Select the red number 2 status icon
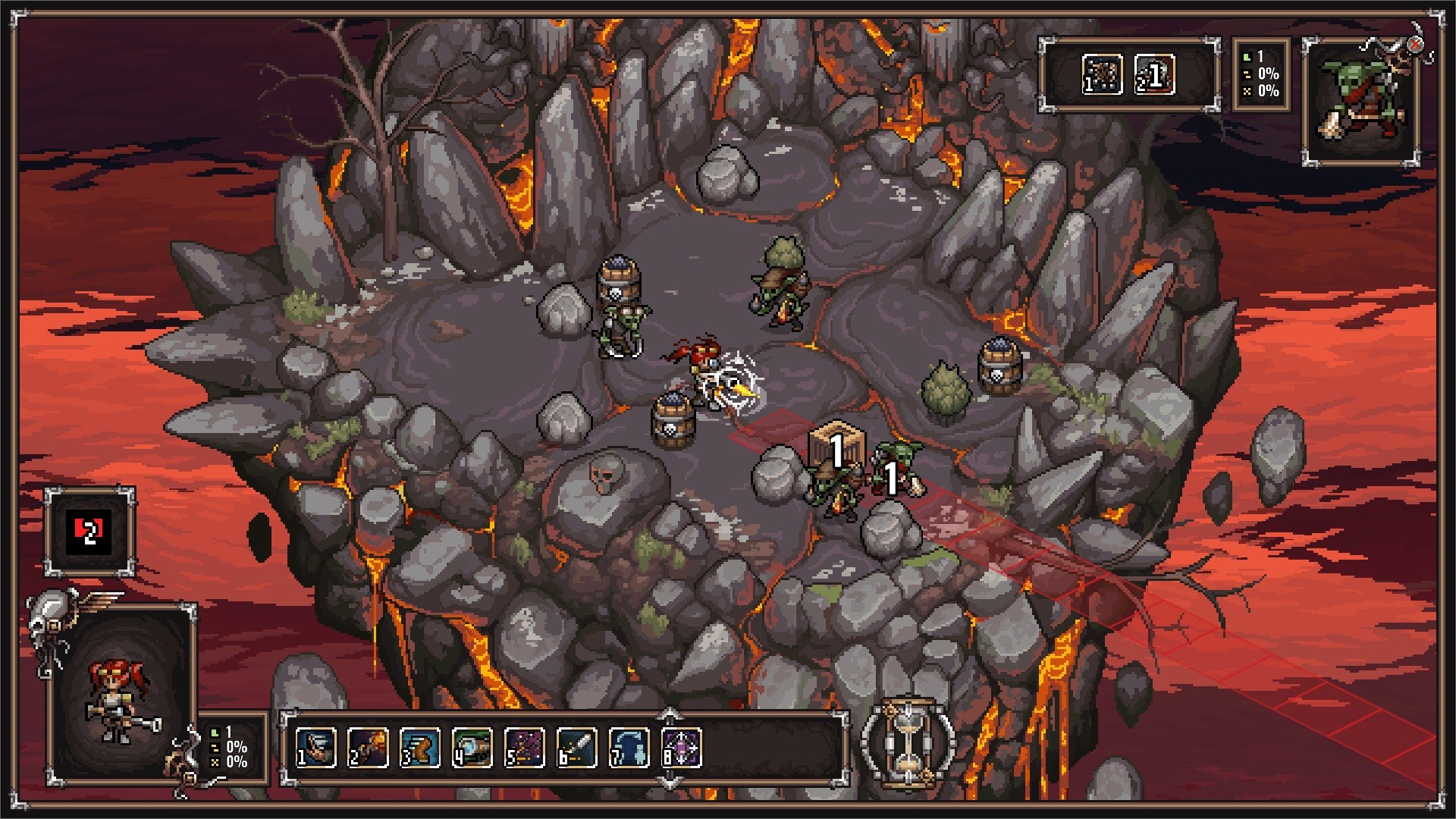This screenshot has height=819, width=1456. [89, 532]
